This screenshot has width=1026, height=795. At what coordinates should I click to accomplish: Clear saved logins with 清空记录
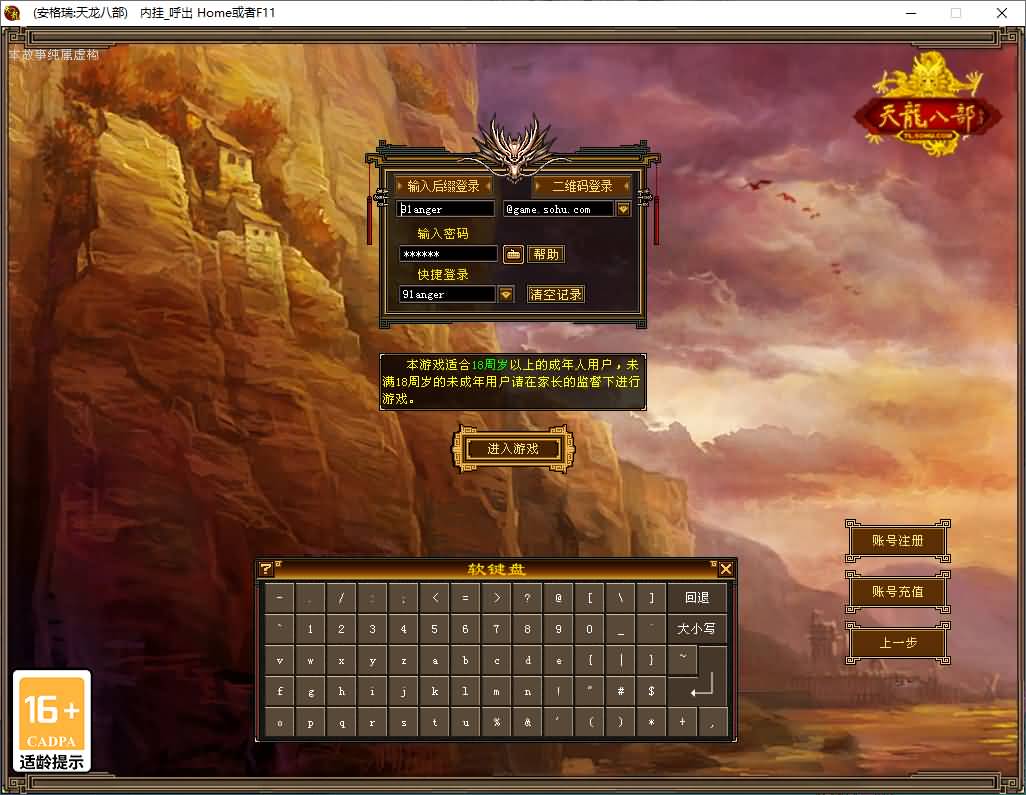[x=556, y=294]
